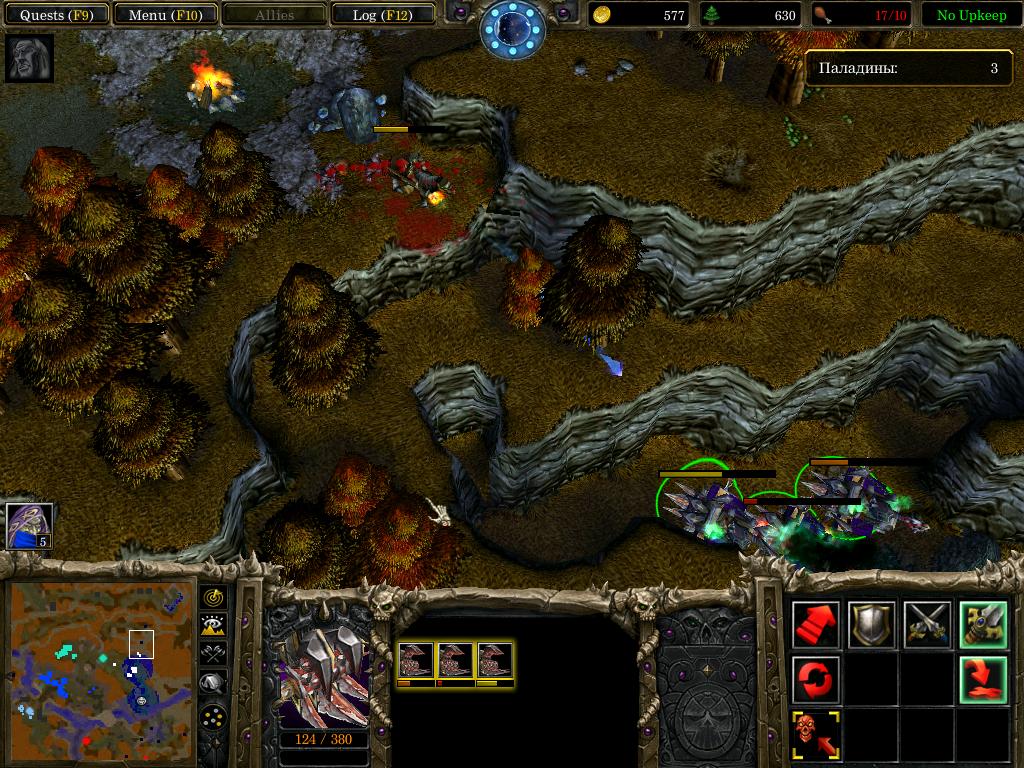Choose the Hold Position crossed-swords command
Image resolution: width=1024 pixels, height=768 pixels.
(x=926, y=625)
